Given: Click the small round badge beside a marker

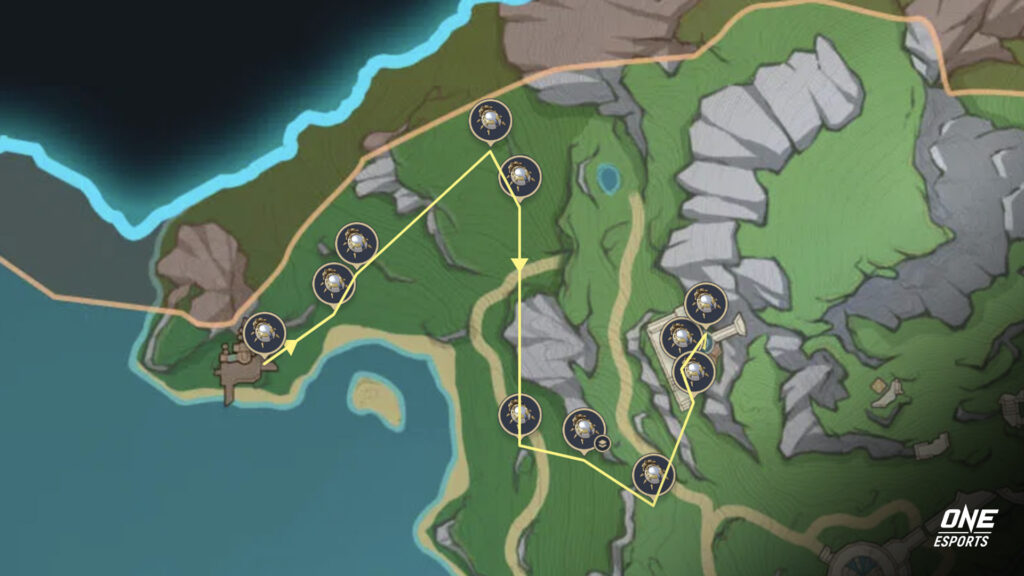Looking at the screenshot, I should pyautogui.click(x=602, y=442).
